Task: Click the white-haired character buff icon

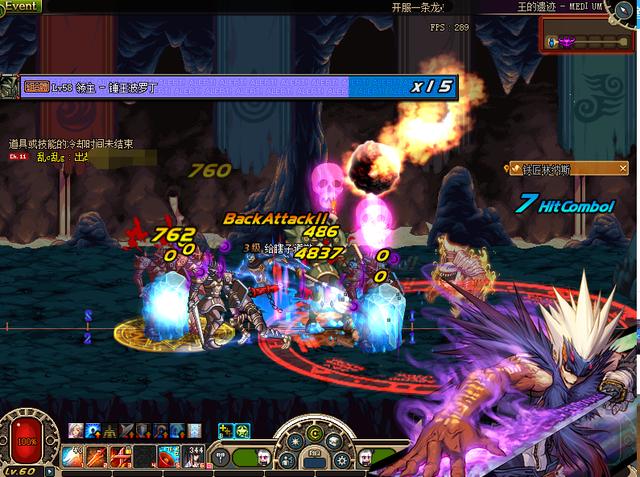Action: [x=76, y=431]
